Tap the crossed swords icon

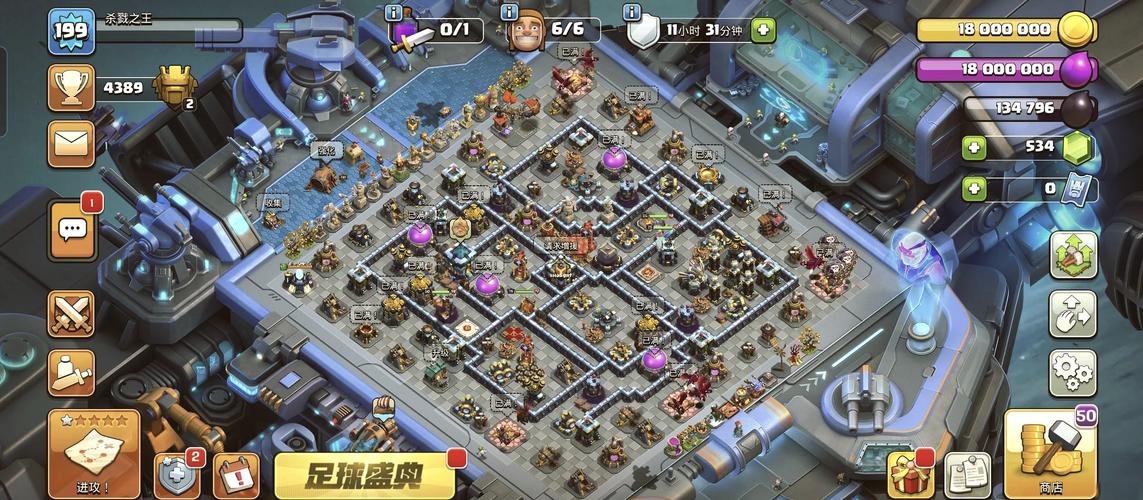tap(71, 315)
